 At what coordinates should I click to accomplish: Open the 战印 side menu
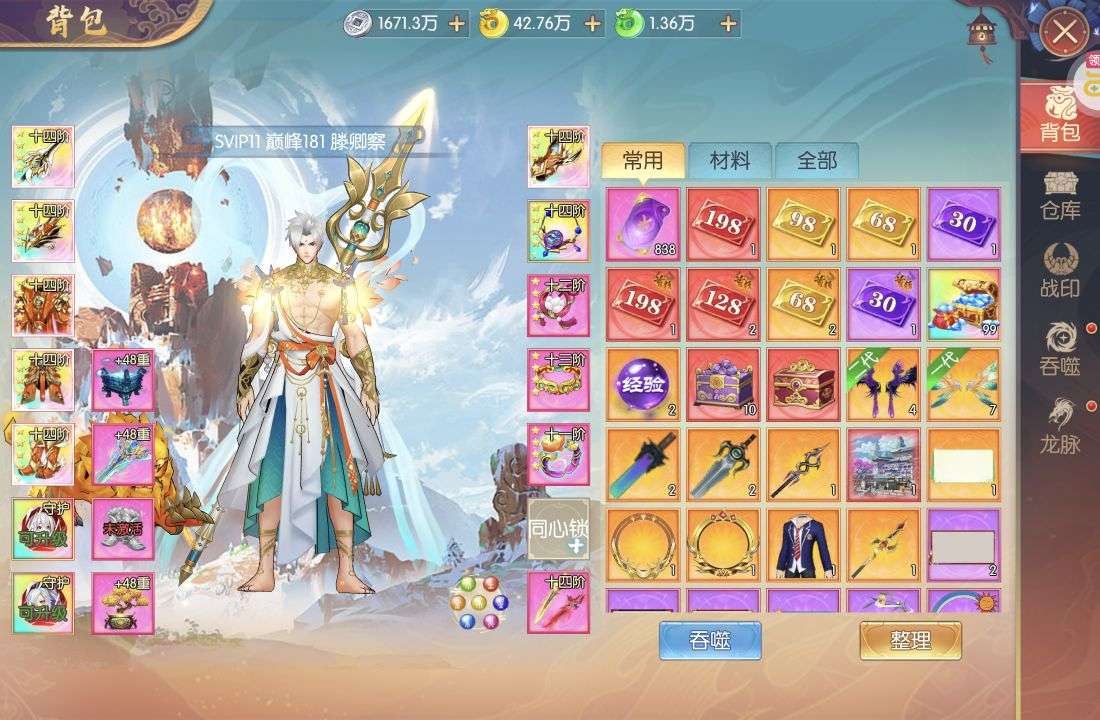[1060, 272]
